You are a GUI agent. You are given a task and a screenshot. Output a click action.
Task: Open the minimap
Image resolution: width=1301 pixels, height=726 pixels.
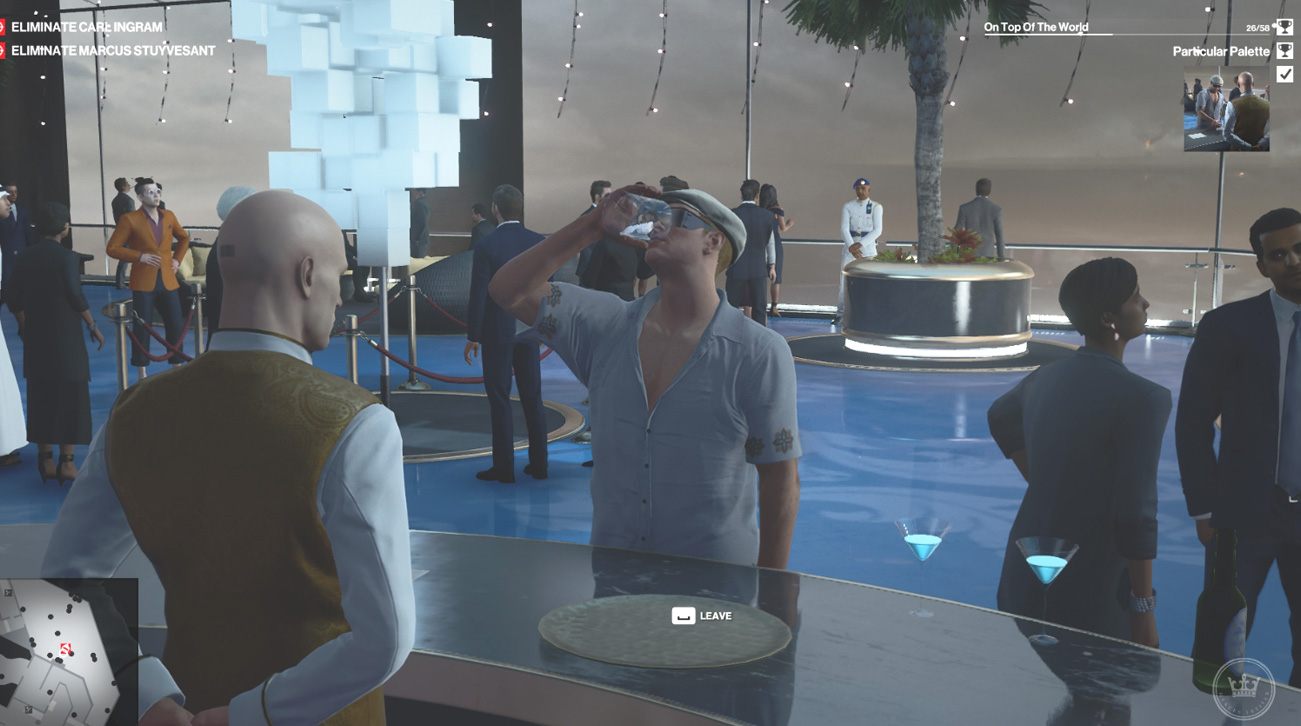pos(67,652)
